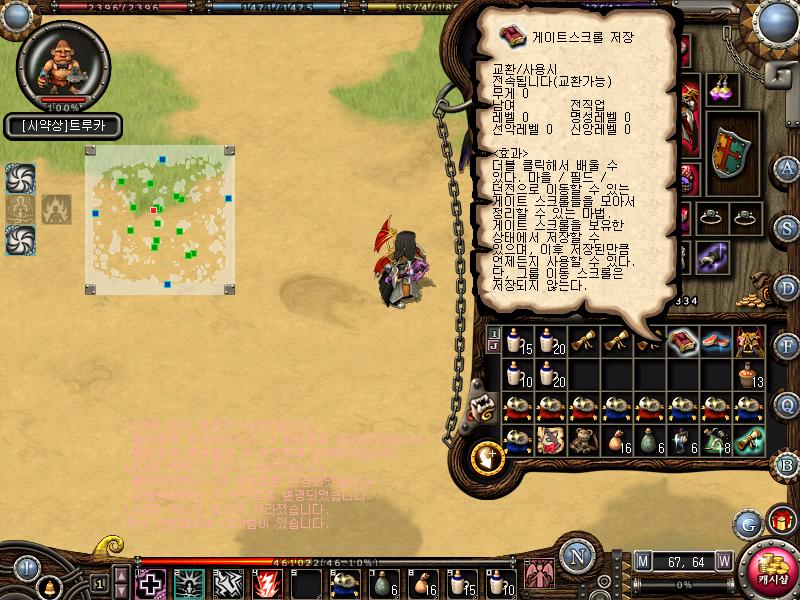Activate the white cross hotbar skill

click(151, 583)
